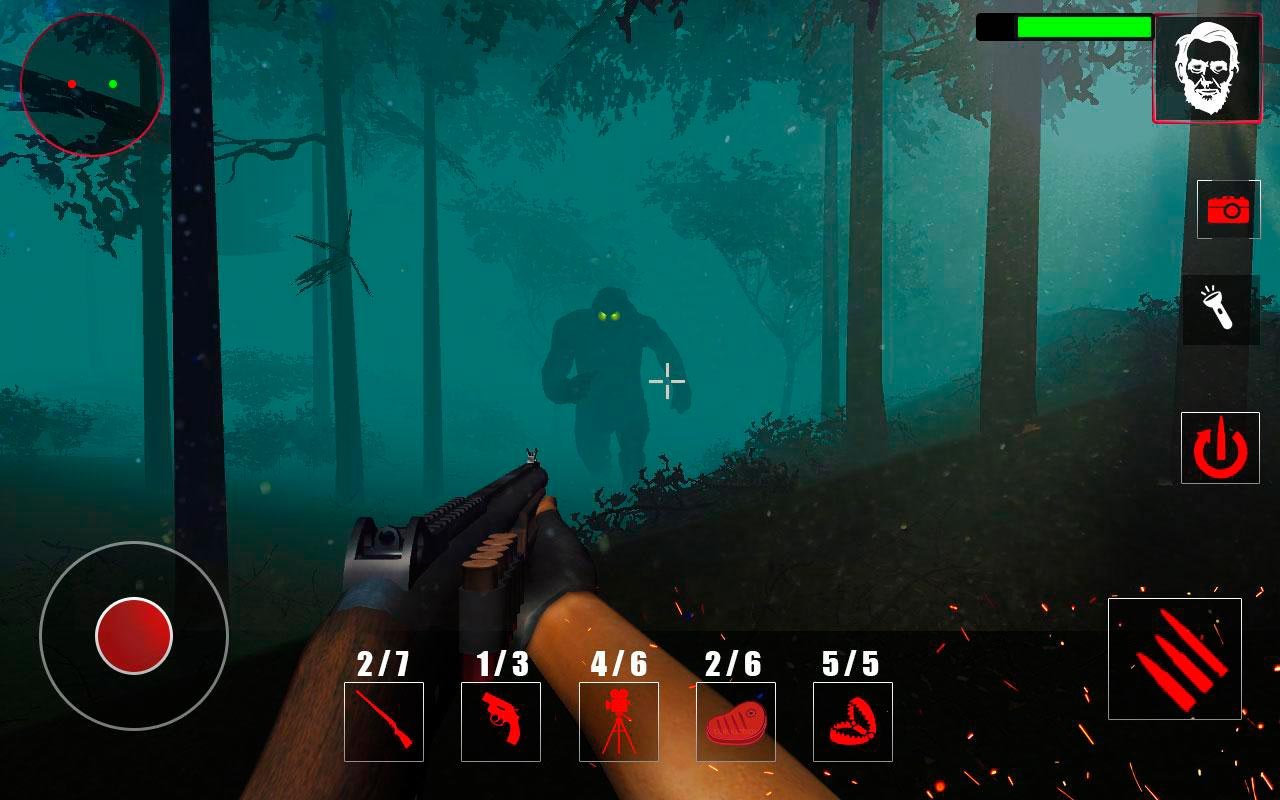Switch to the revolver slot
Image resolution: width=1280 pixels, height=800 pixels.
pos(501,721)
